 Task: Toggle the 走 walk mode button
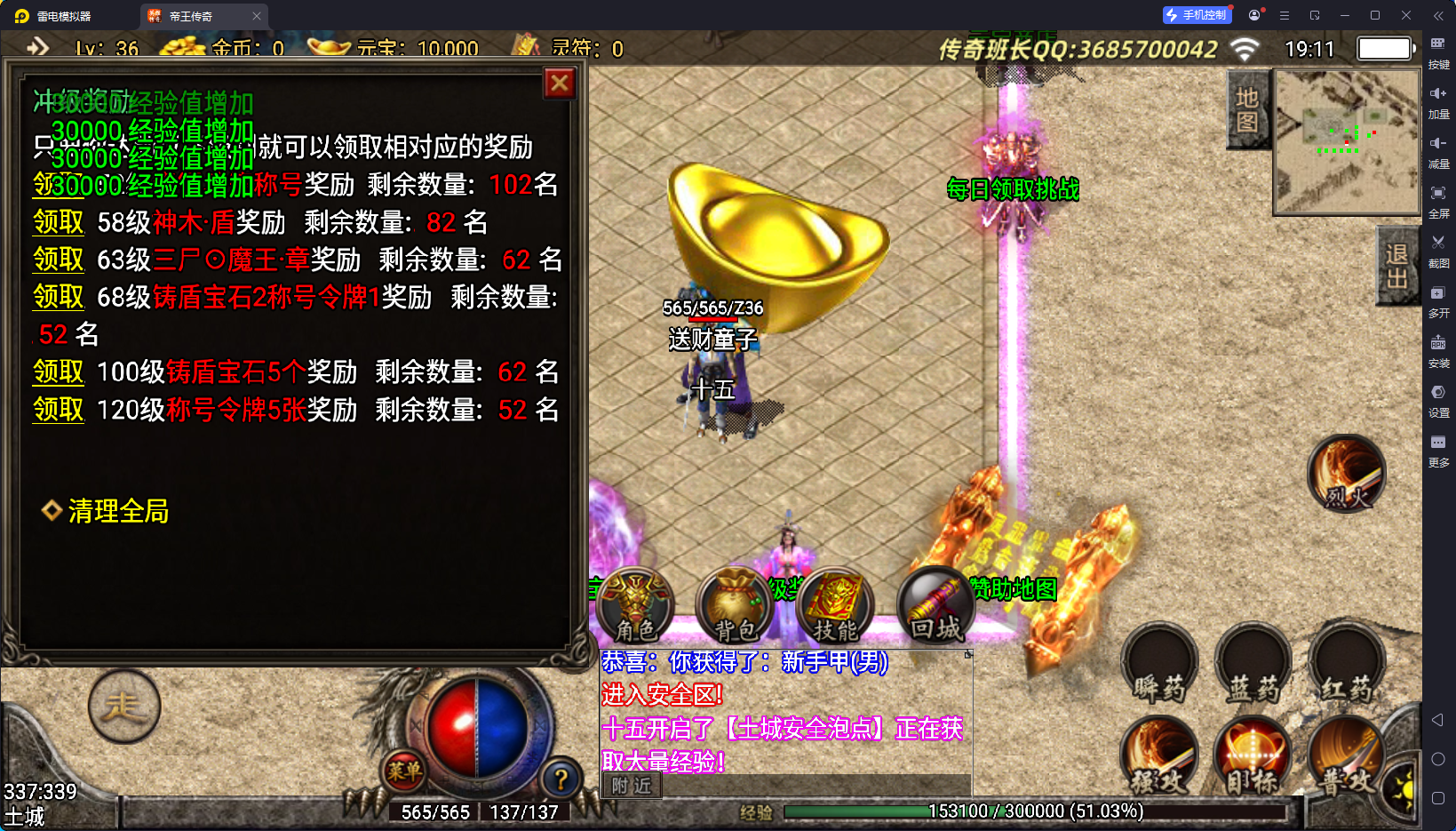pos(124,707)
